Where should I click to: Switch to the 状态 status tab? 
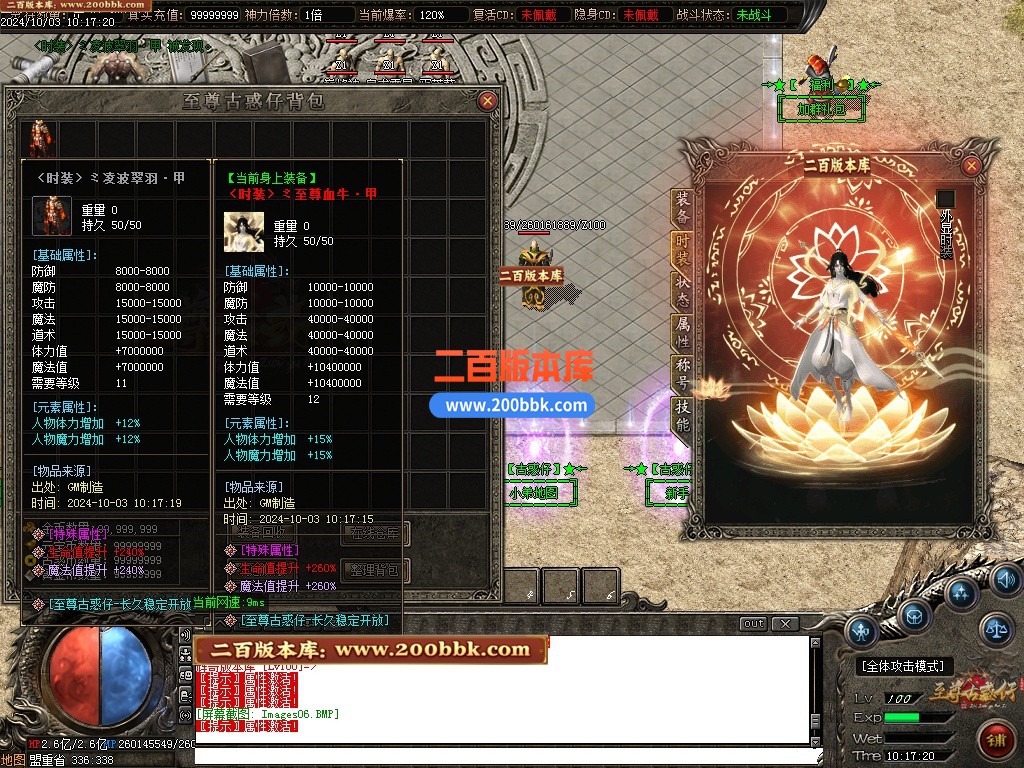(682, 291)
